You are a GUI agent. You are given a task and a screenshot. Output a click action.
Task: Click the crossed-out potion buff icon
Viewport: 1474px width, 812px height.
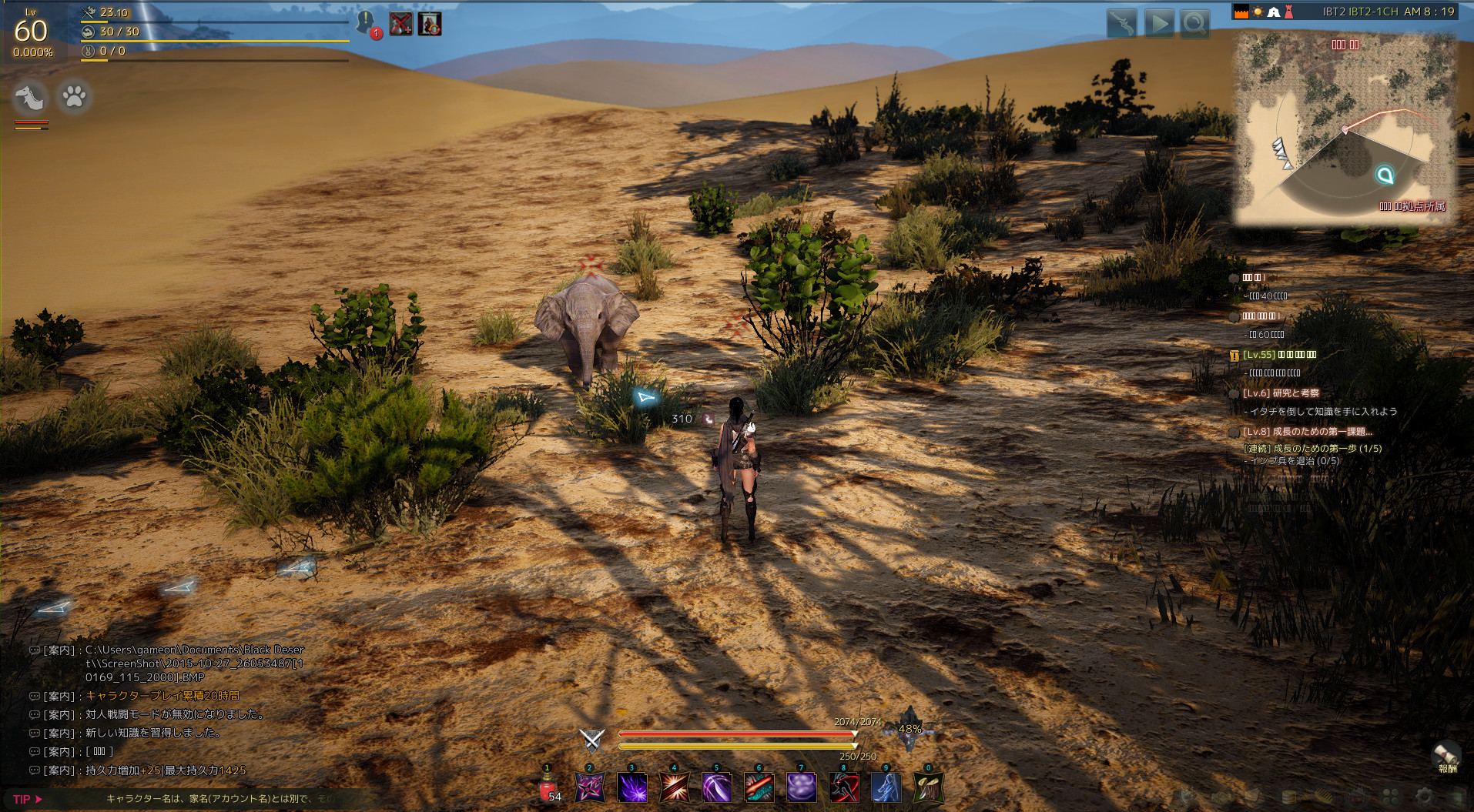coord(400,24)
